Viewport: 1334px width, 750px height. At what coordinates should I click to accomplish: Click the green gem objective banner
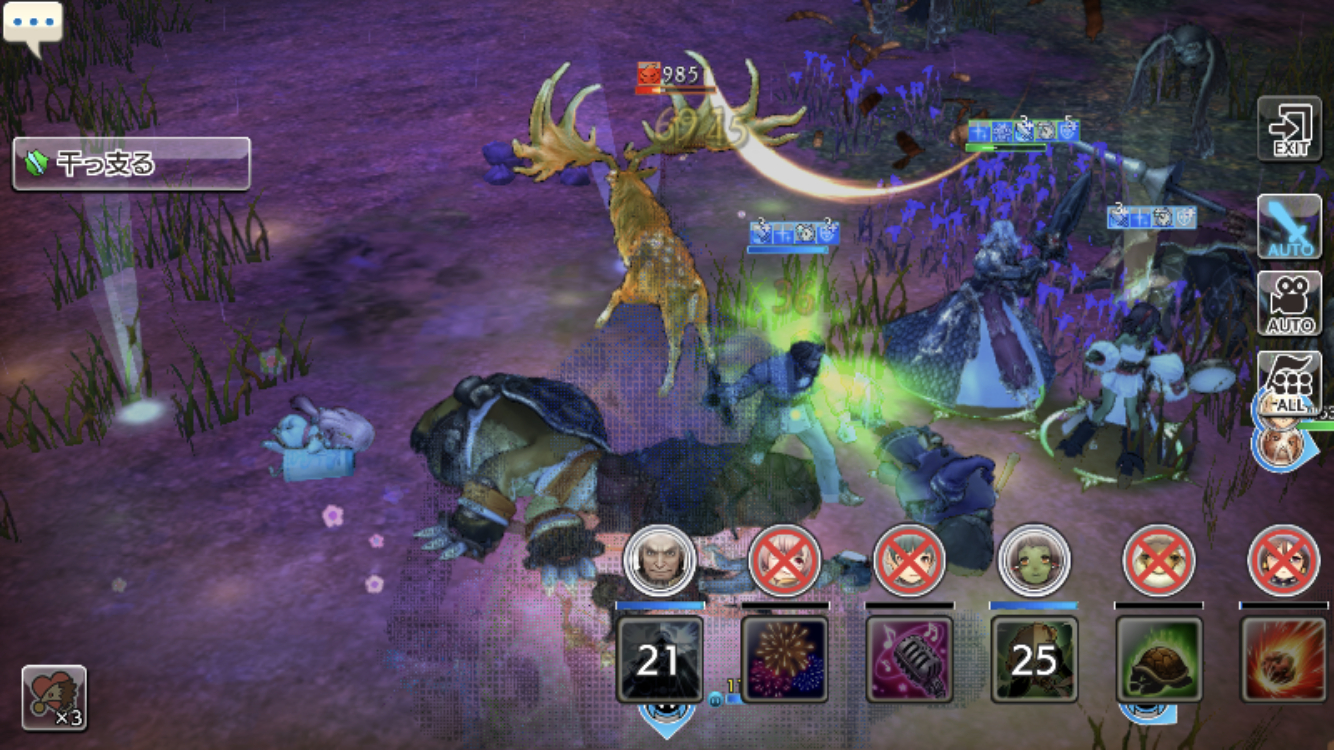(131, 164)
